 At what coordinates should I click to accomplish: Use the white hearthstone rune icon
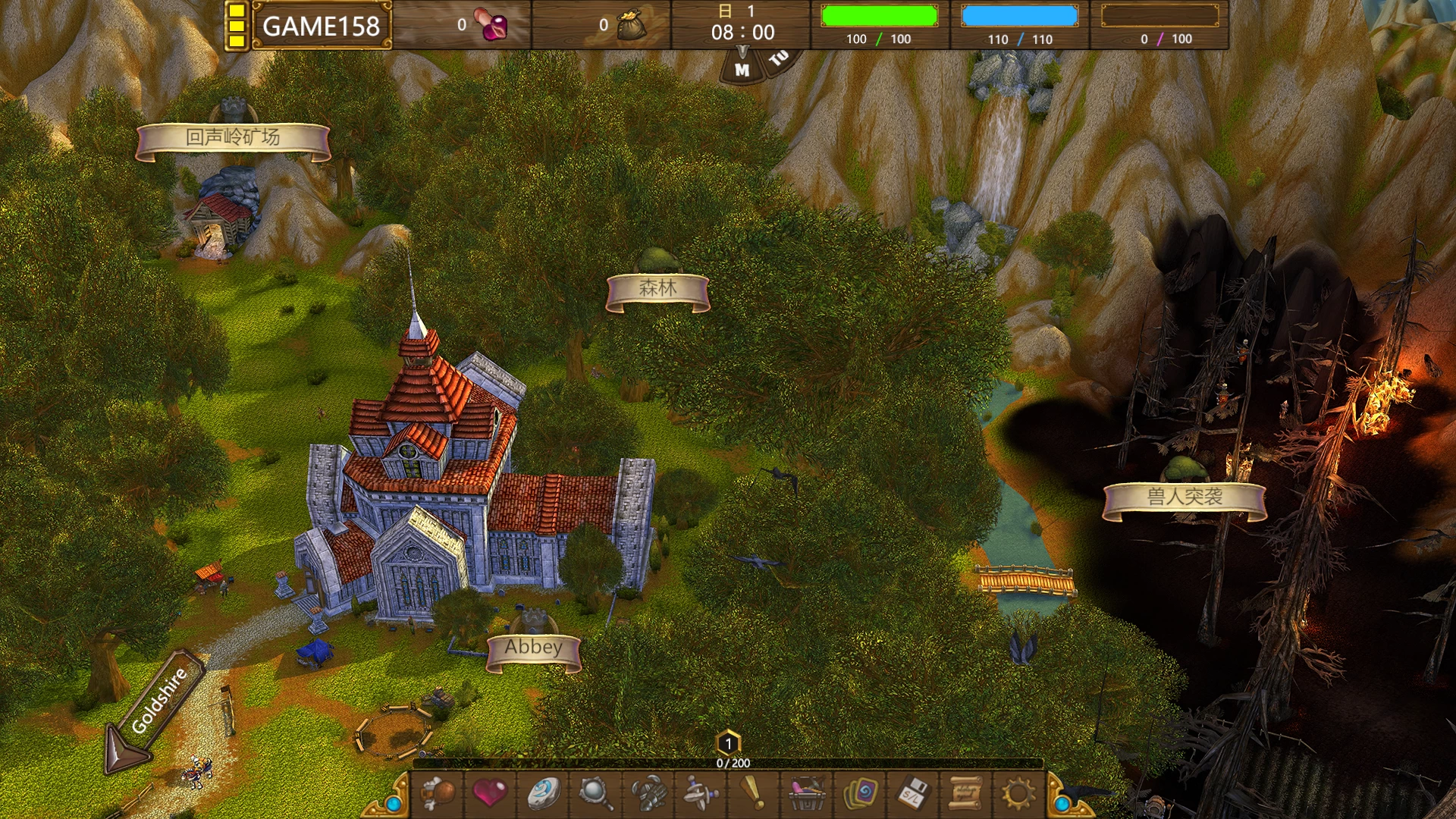(x=544, y=793)
